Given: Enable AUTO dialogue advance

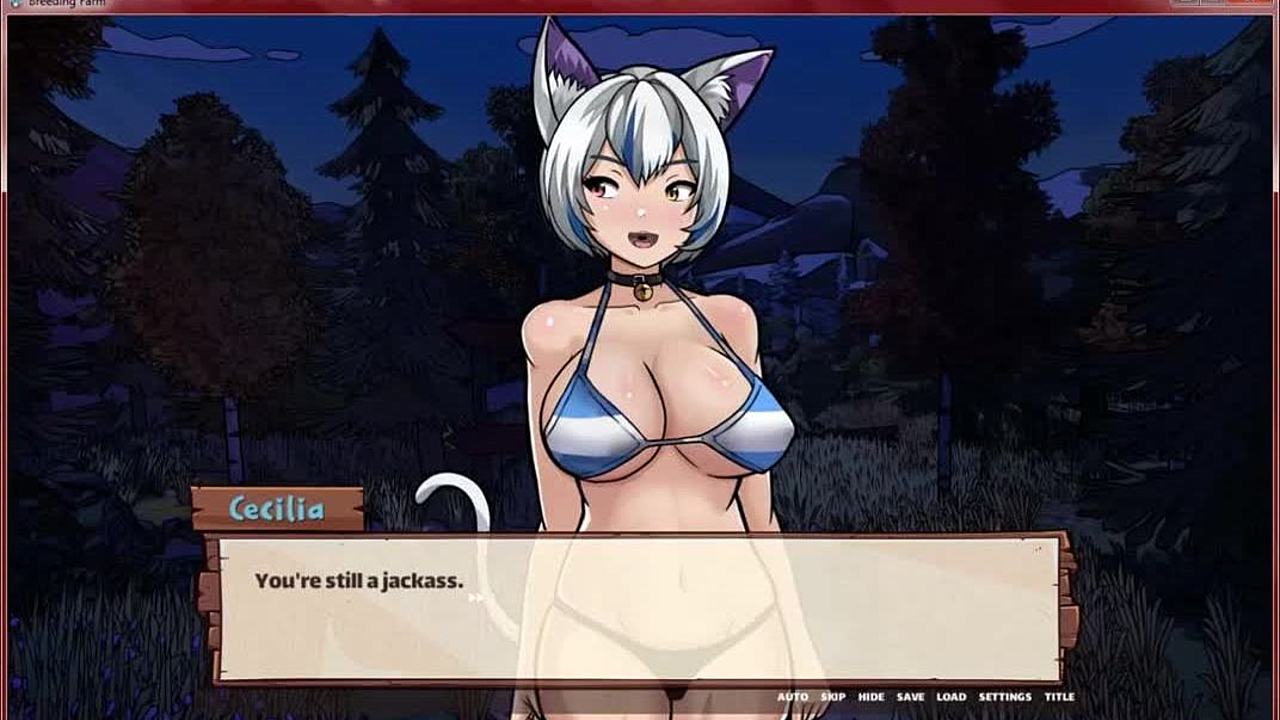Looking at the screenshot, I should [x=792, y=697].
